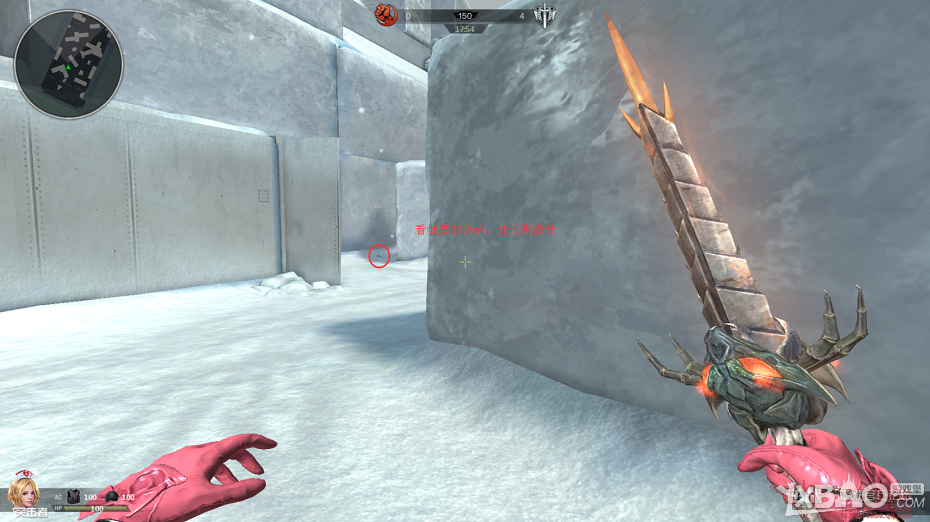930x522 pixels.
Task: Select the red fist team emblem
Action: tap(386, 14)
